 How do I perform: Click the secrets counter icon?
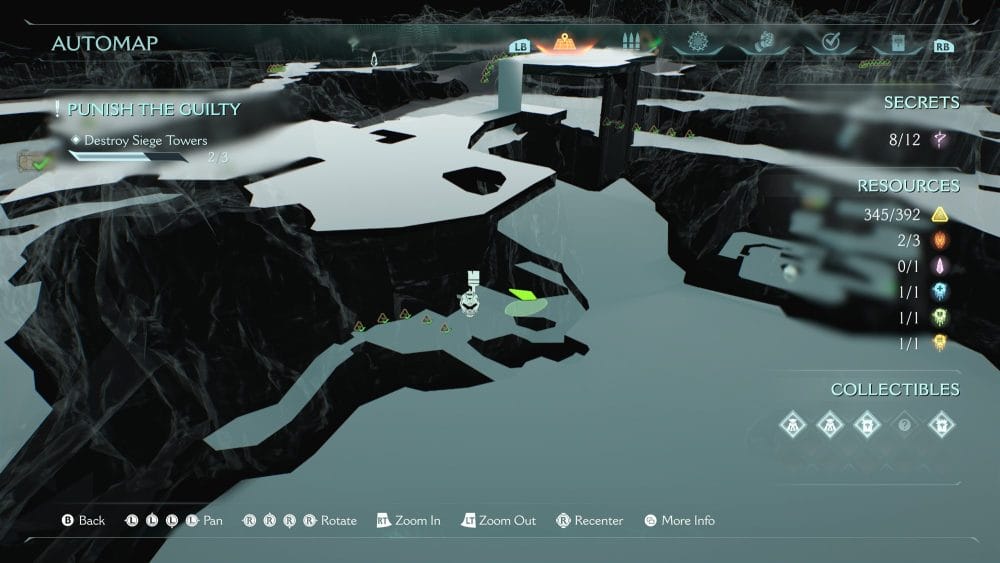coord(938,140)
